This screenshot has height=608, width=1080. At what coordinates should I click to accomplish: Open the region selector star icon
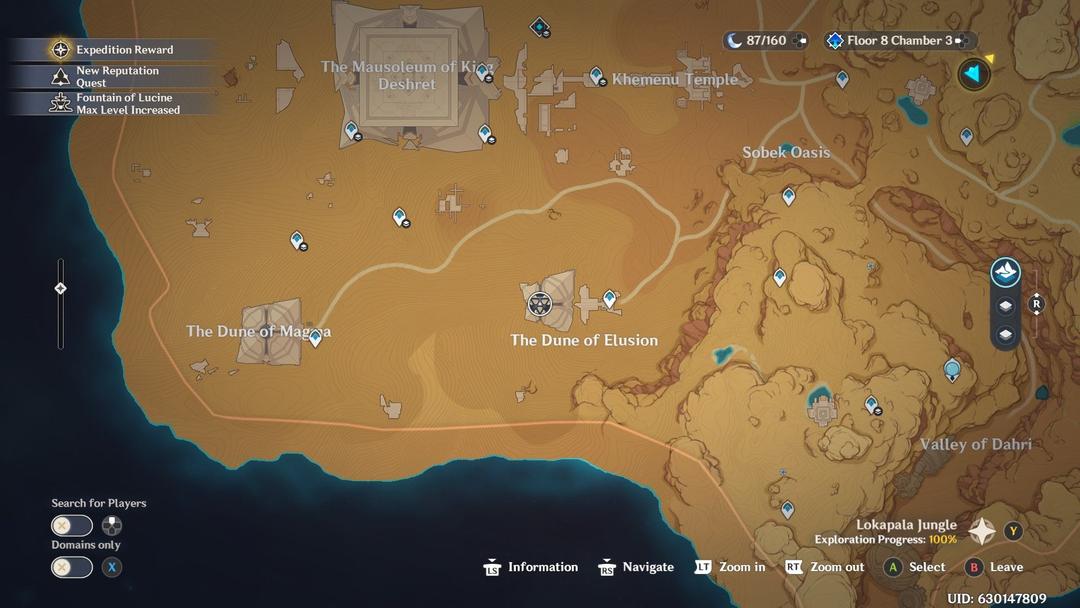point(982,531)
